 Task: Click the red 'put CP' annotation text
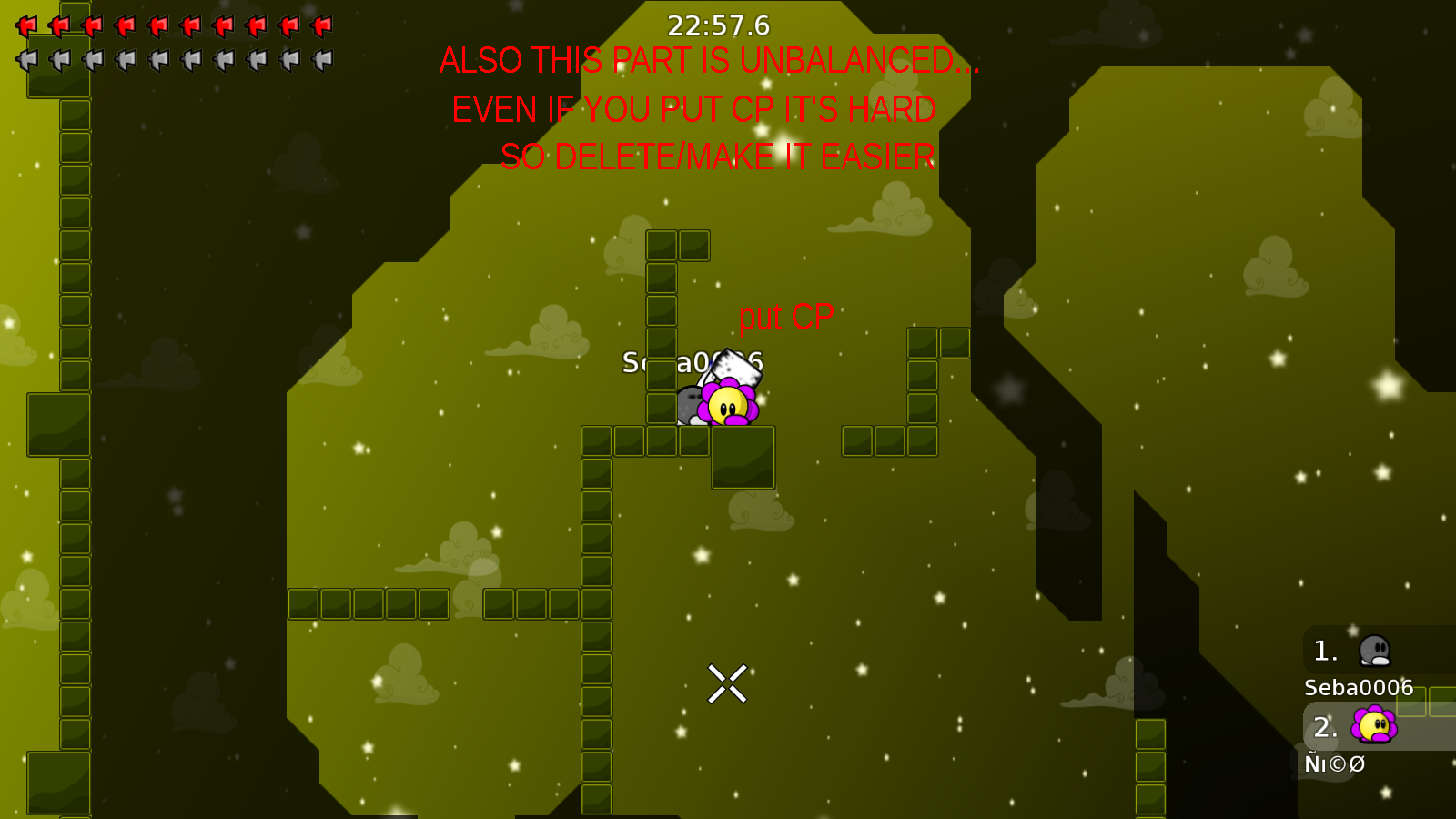click(785, 318)
